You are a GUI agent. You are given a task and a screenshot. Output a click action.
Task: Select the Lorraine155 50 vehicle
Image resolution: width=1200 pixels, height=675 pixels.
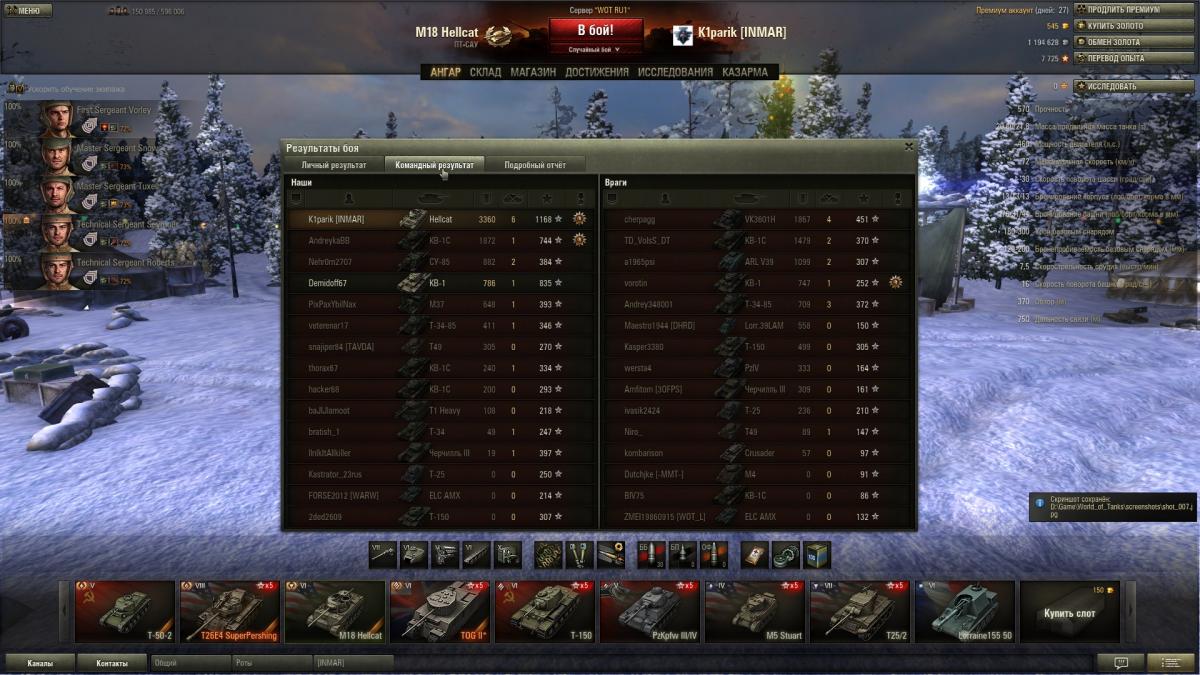(964, 611)
